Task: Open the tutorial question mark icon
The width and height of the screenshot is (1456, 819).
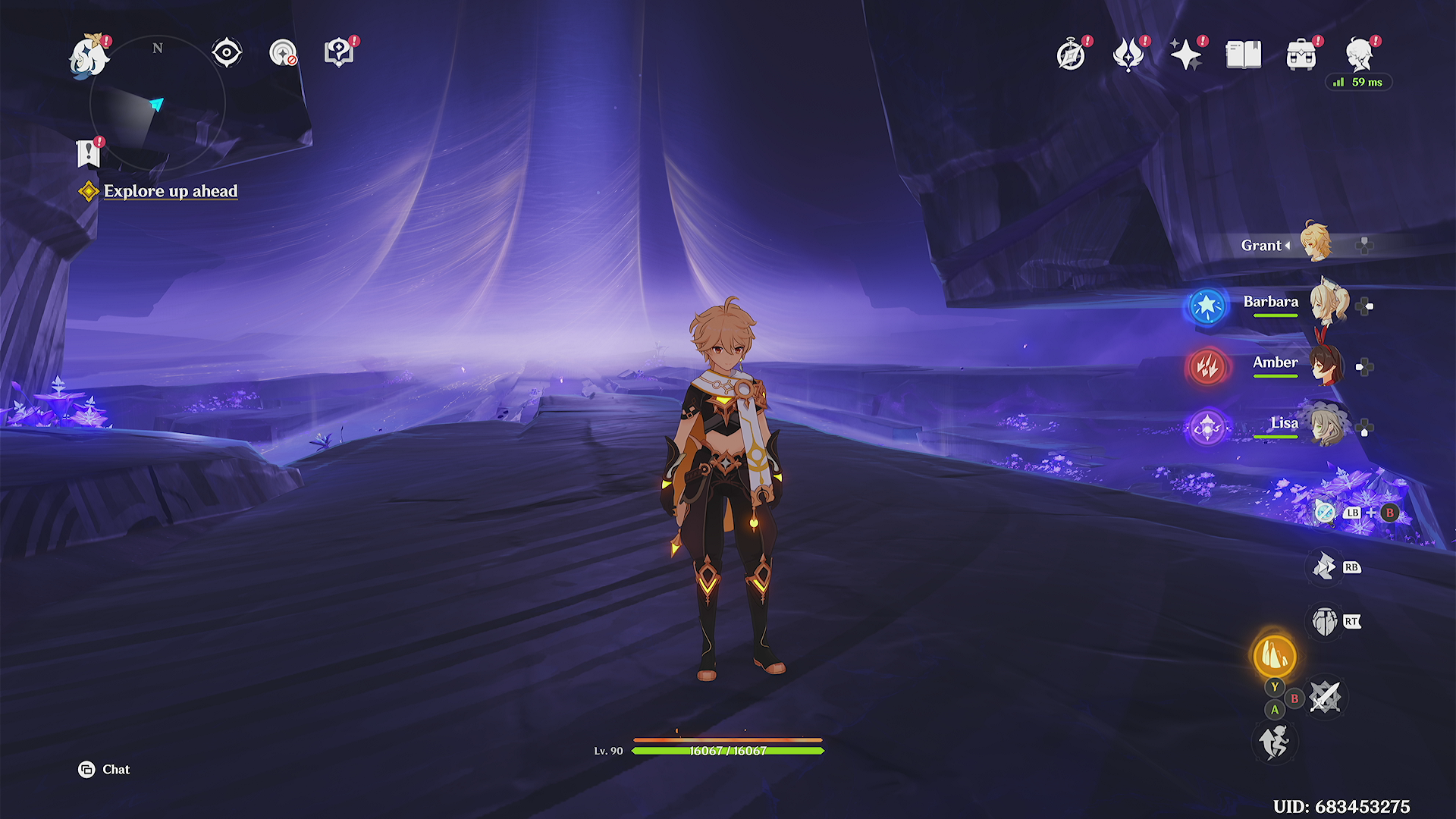Action: [x=339, y=53]
